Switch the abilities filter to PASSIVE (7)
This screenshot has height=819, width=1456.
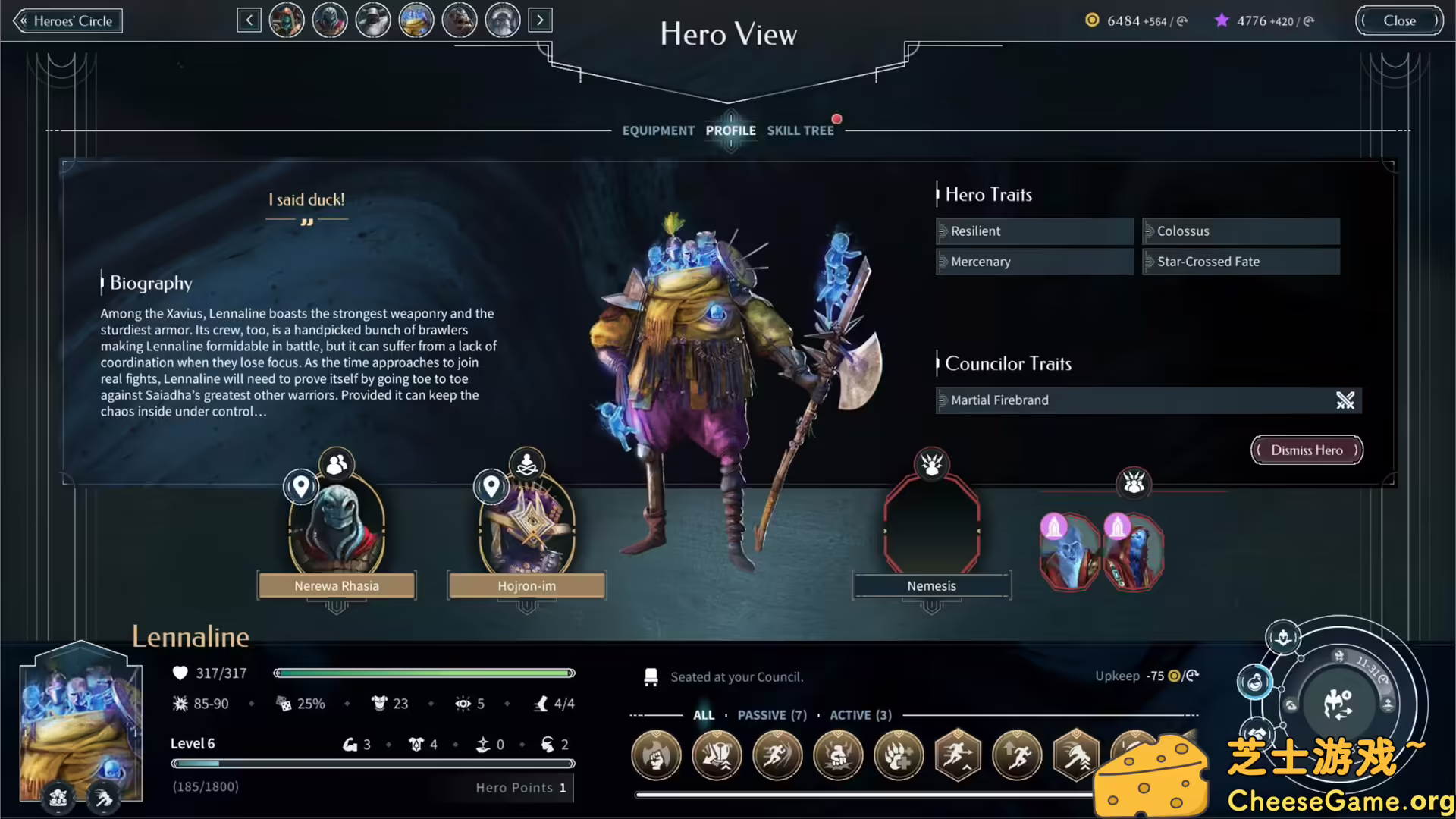772,714
